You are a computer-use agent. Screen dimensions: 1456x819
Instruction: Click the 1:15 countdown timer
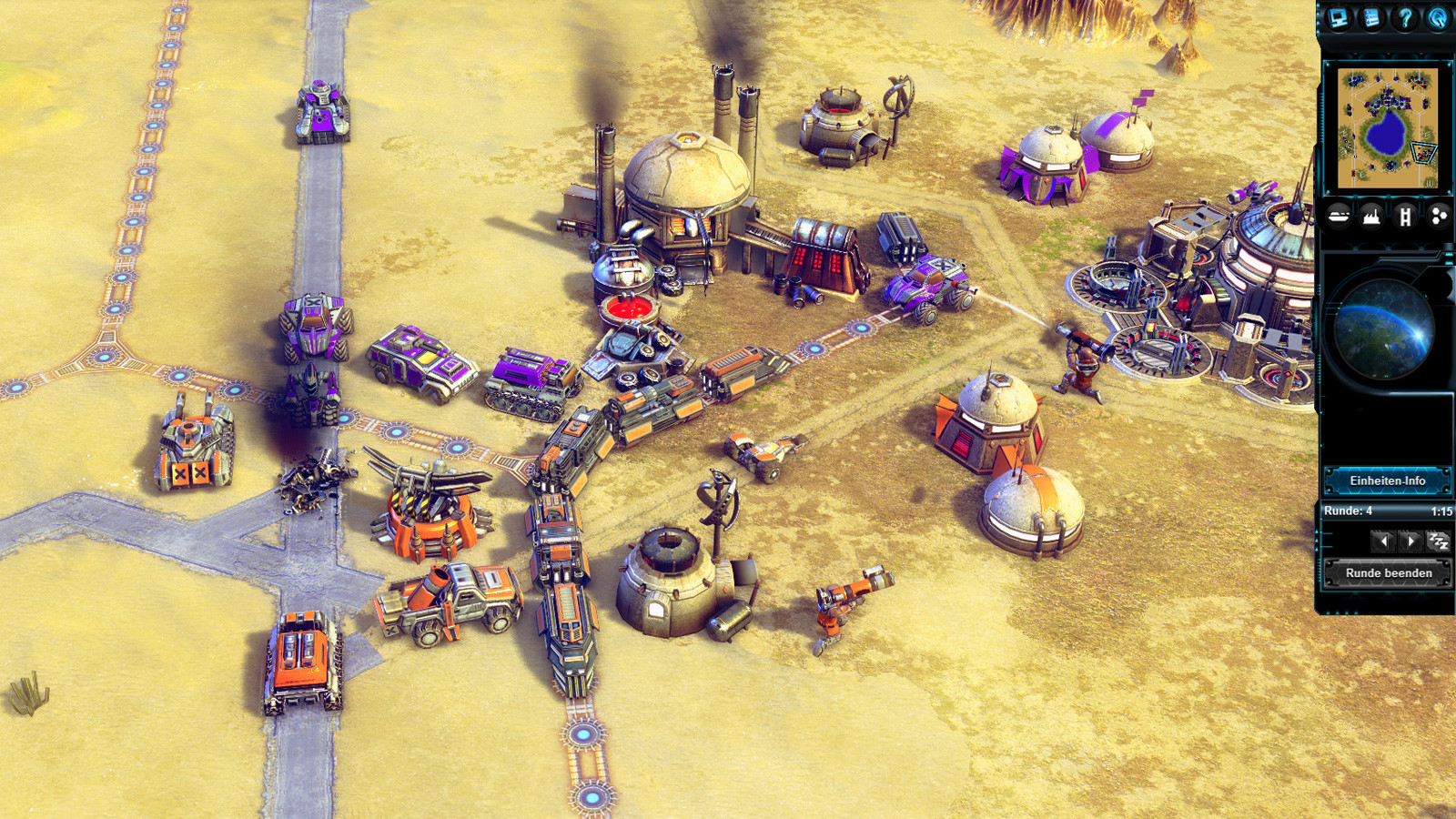point(1442,511)
